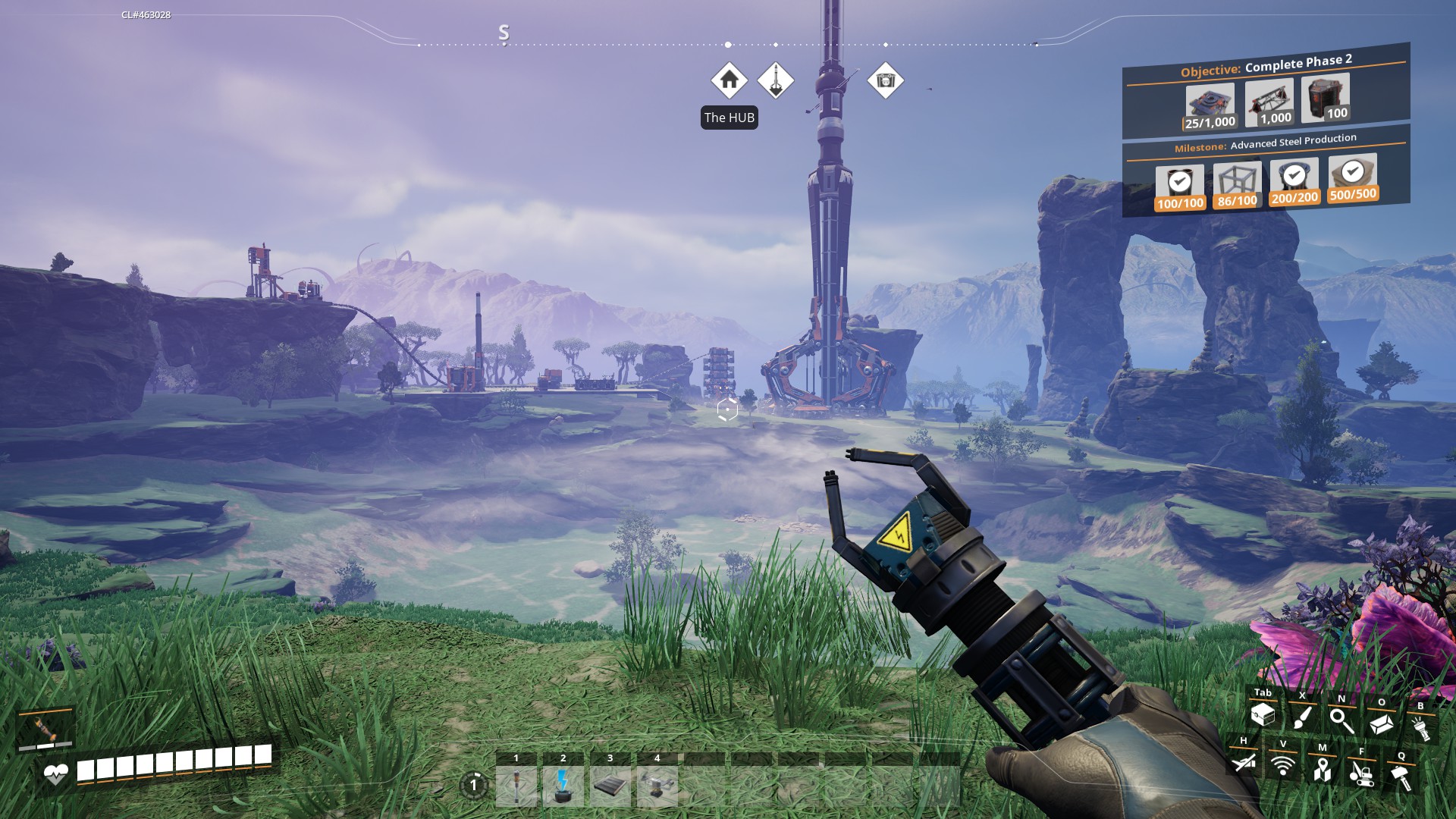Click the rightmost diamond compass marker

885,80
